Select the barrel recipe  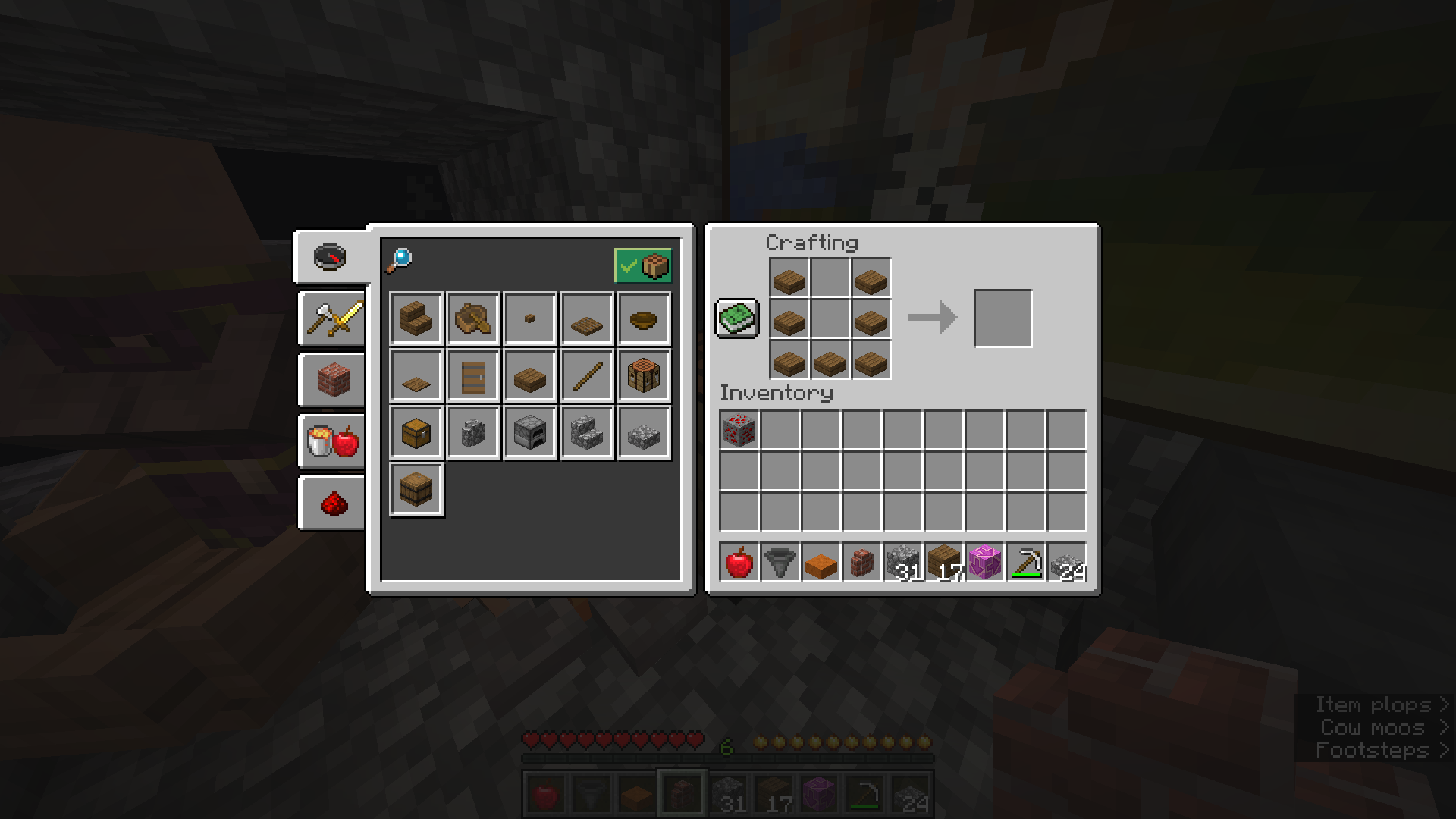click(416, 490)
